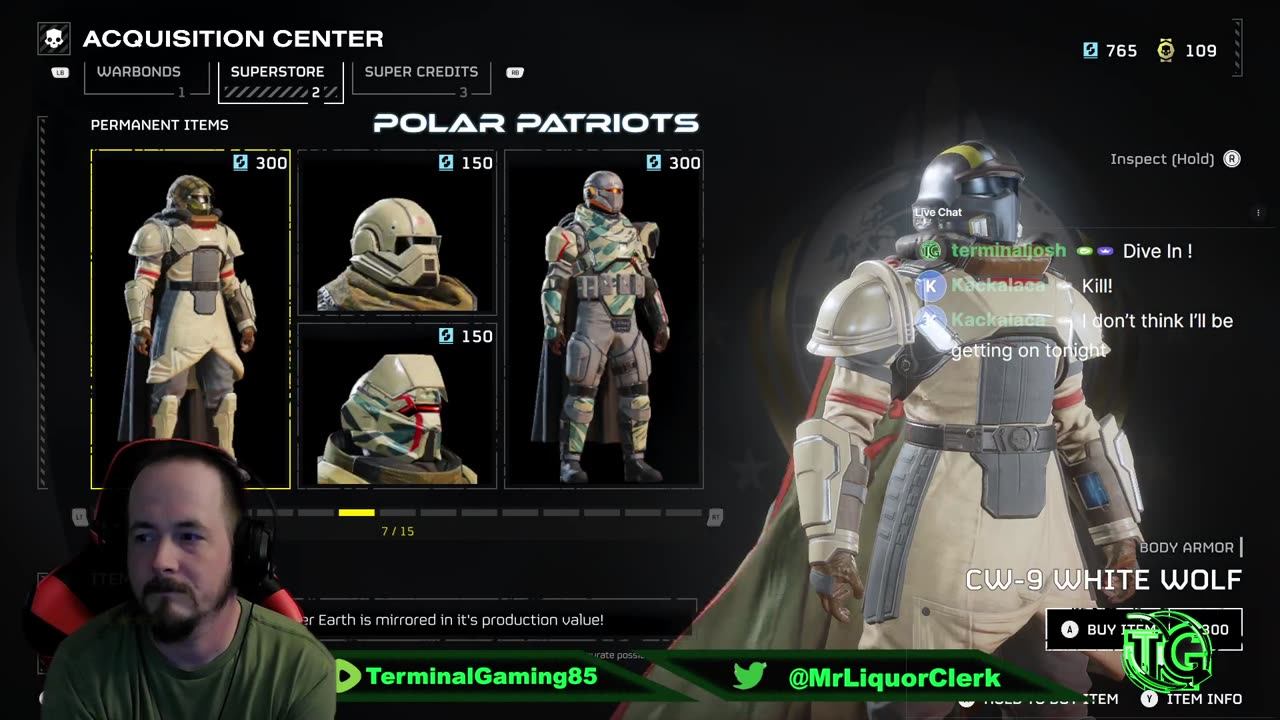1280x720 pixels.
Task: Pick the camo hooded helmet item
Action: [397, 406]
